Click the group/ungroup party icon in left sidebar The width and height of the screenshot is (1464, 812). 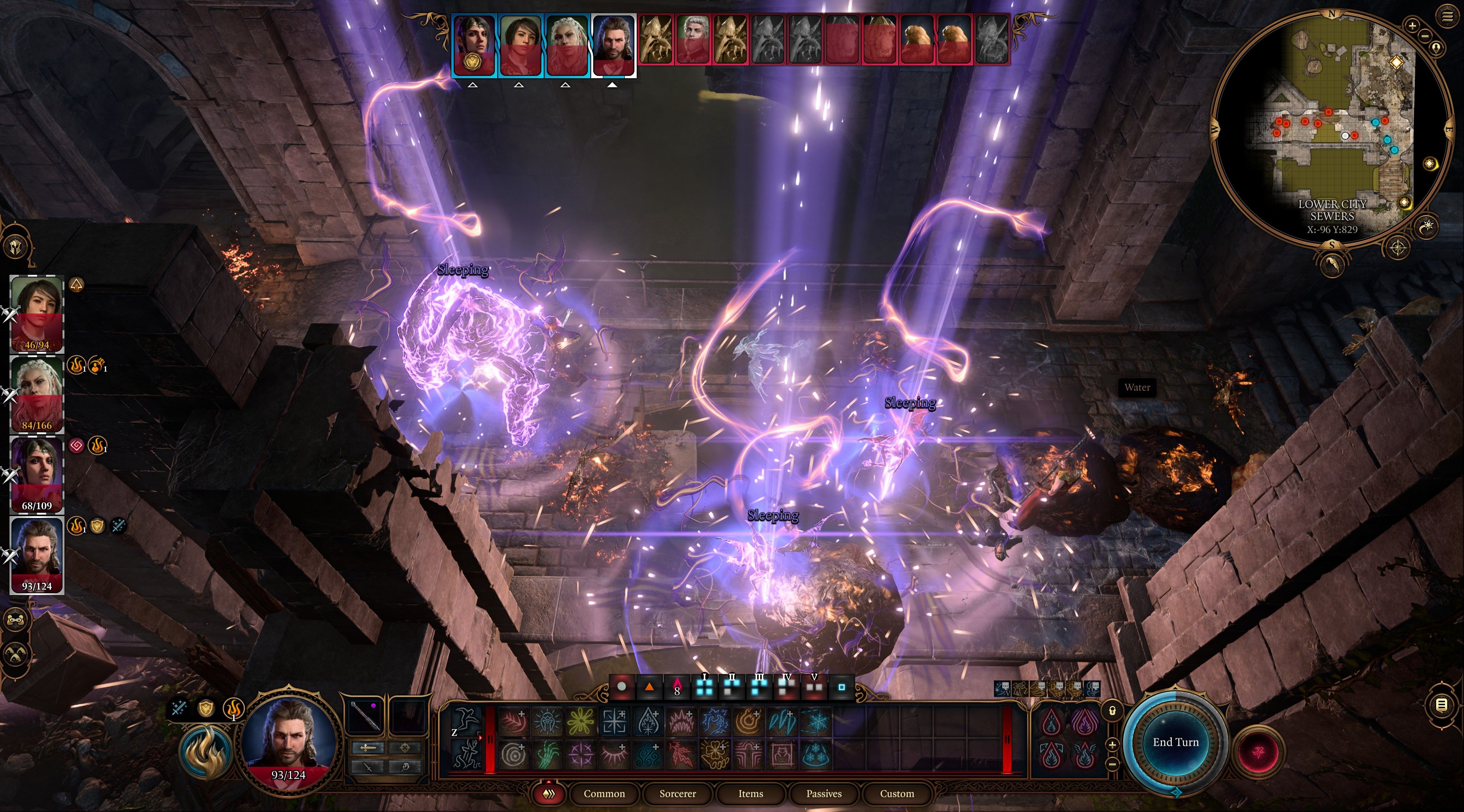[16, 620]
